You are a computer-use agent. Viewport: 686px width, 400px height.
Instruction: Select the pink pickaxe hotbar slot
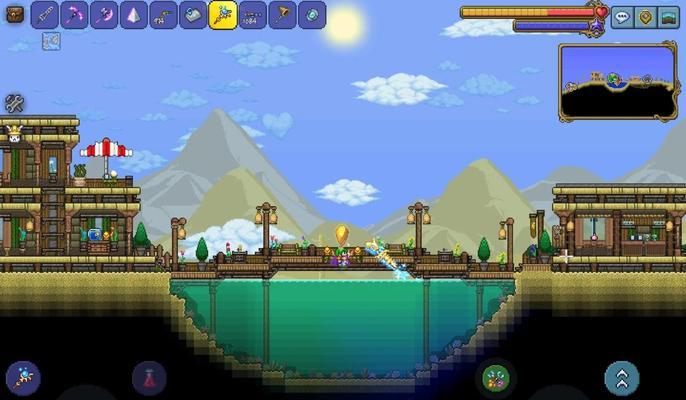coord(74,15)
